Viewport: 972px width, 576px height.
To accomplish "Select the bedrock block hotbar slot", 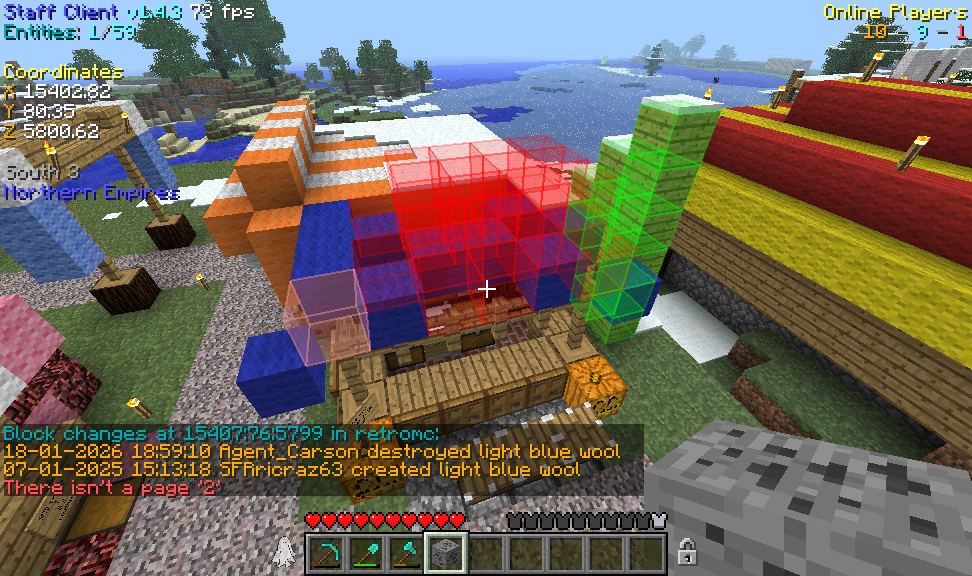I will point(446,553).
